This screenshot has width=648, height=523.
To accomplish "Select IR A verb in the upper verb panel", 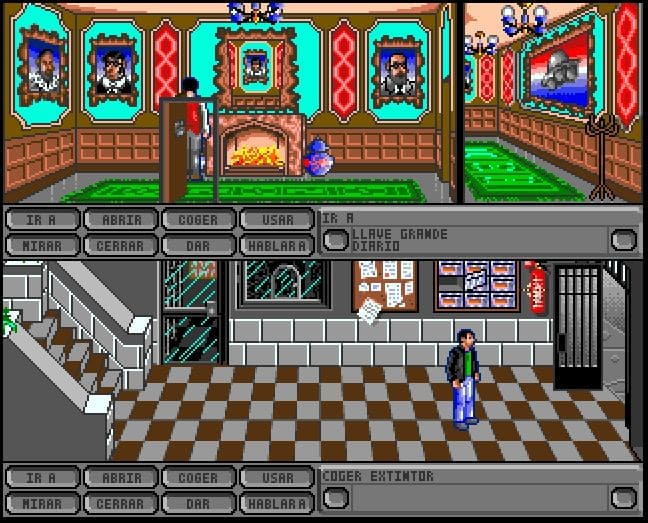I will pyautogui.click(x=40, y=220).
